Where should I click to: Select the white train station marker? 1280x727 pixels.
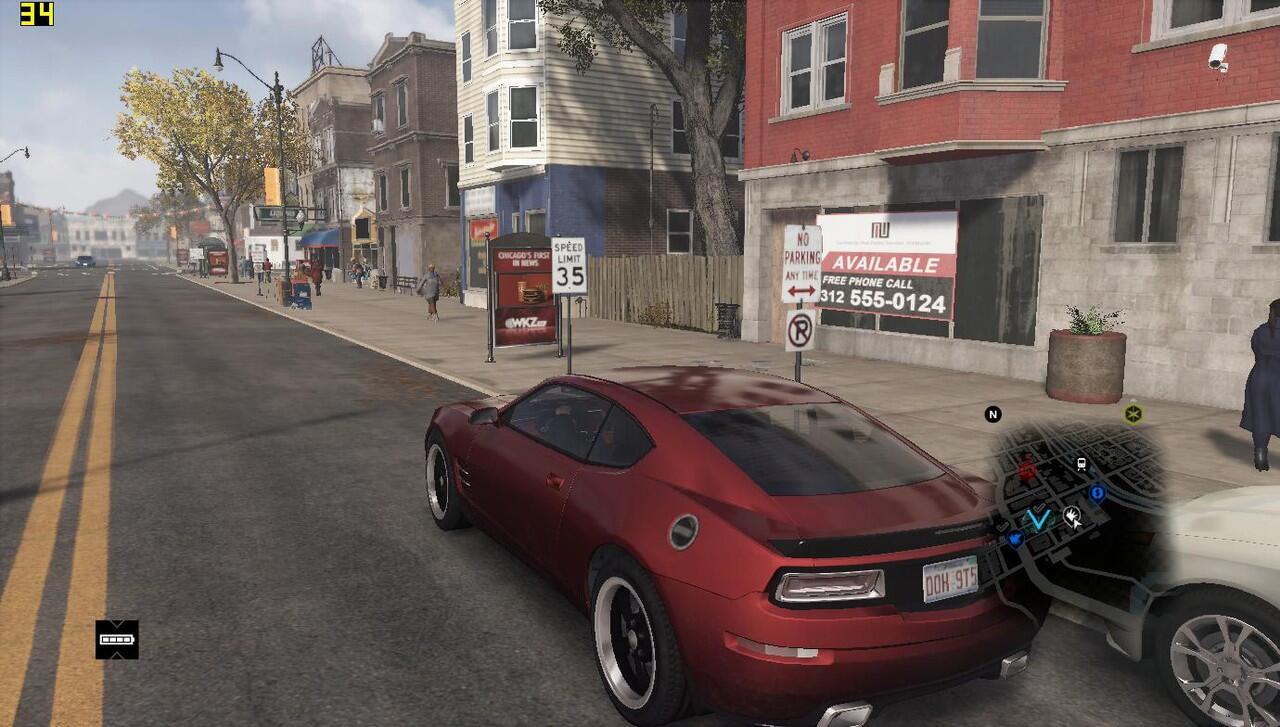click(x=1081, y=464)
